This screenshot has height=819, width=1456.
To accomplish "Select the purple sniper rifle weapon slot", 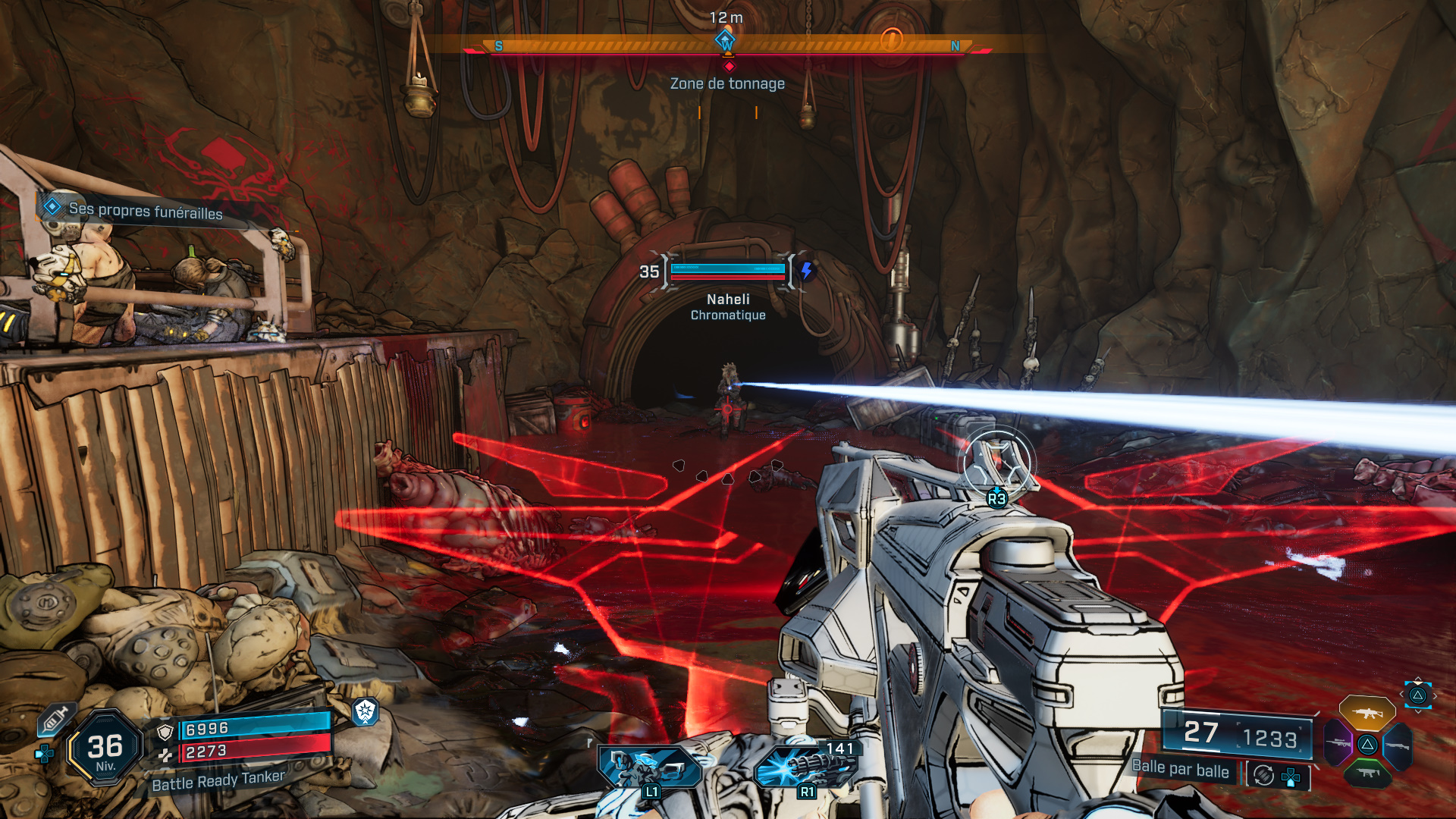I will pos(1338,742).
